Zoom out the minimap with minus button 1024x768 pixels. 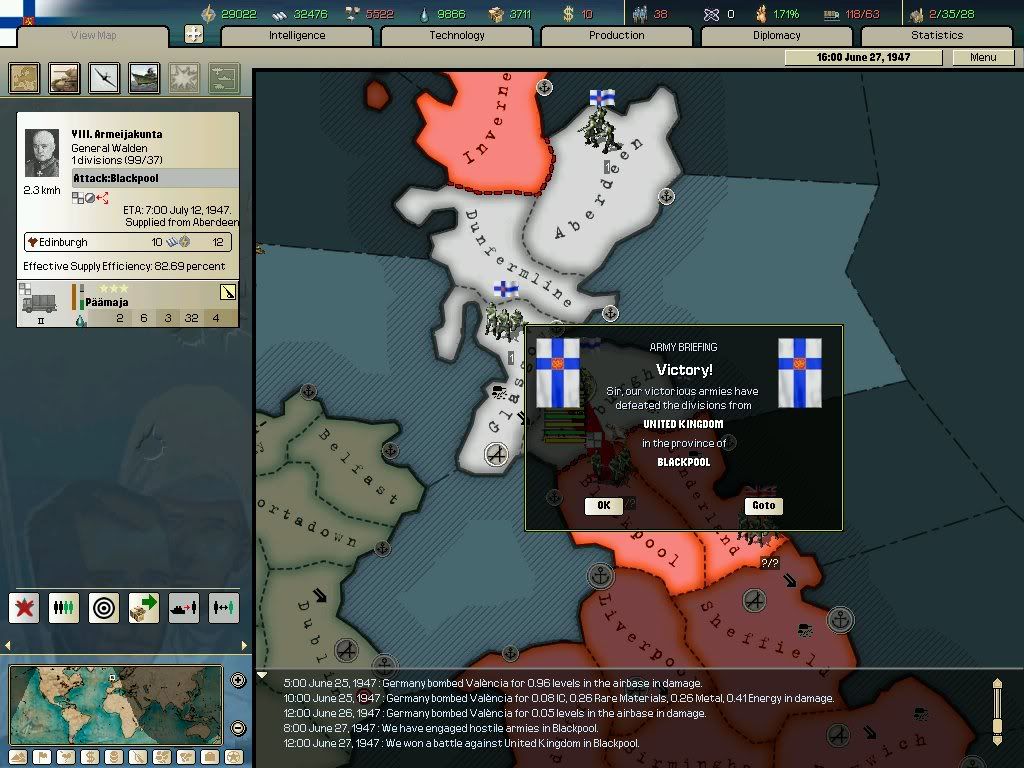pyautogui.click(x=238, y=728)
